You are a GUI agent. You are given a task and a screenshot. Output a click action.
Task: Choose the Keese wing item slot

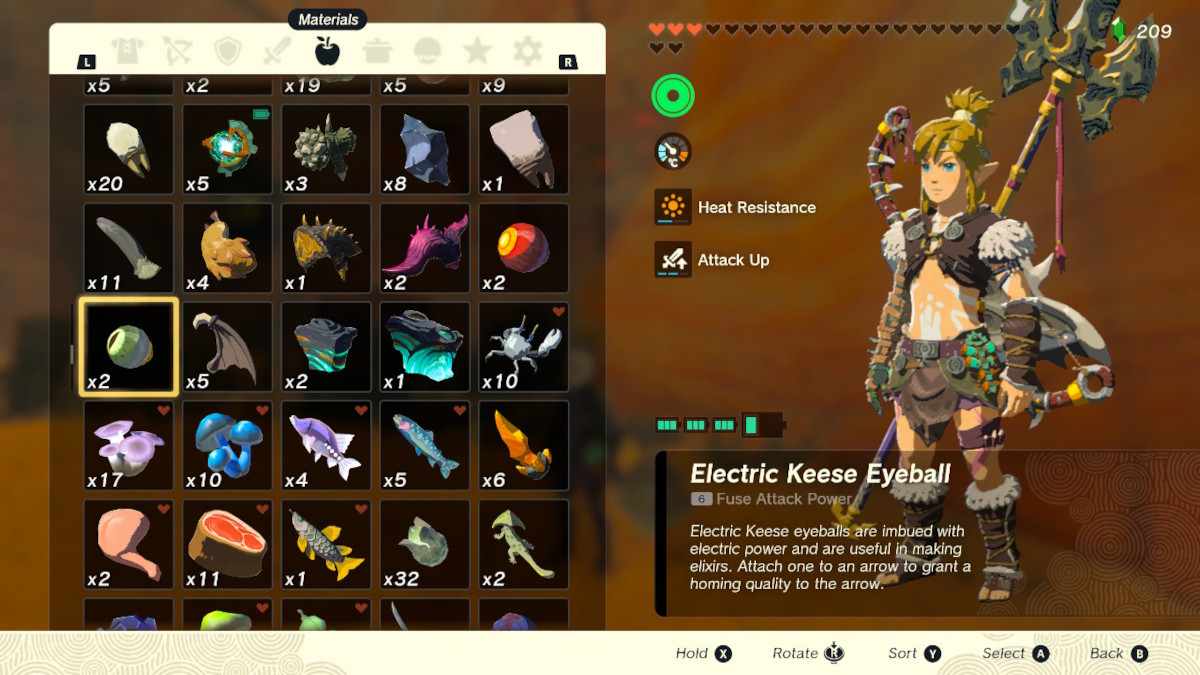[227, 347]
